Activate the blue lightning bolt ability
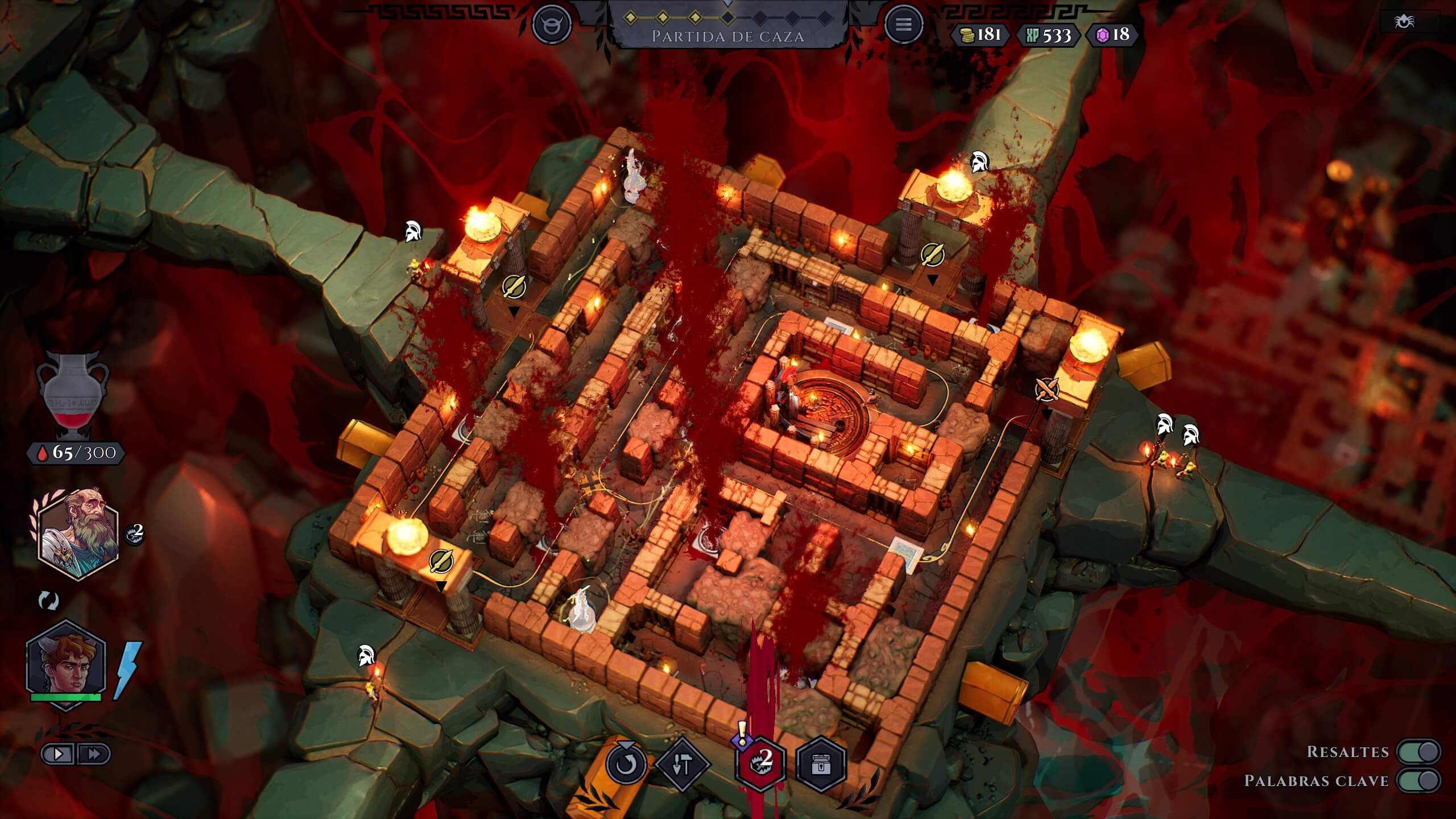This screenshot has height=819, width=1456. pos(127,669)
